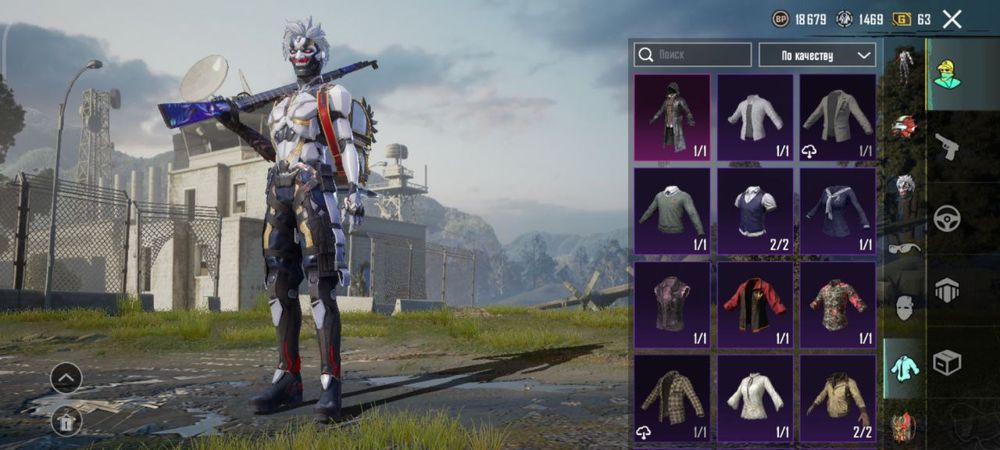Pick the red and black jacket
Image resolution: width=1000 pixels, height=450 pixels.
pos(755,305)
